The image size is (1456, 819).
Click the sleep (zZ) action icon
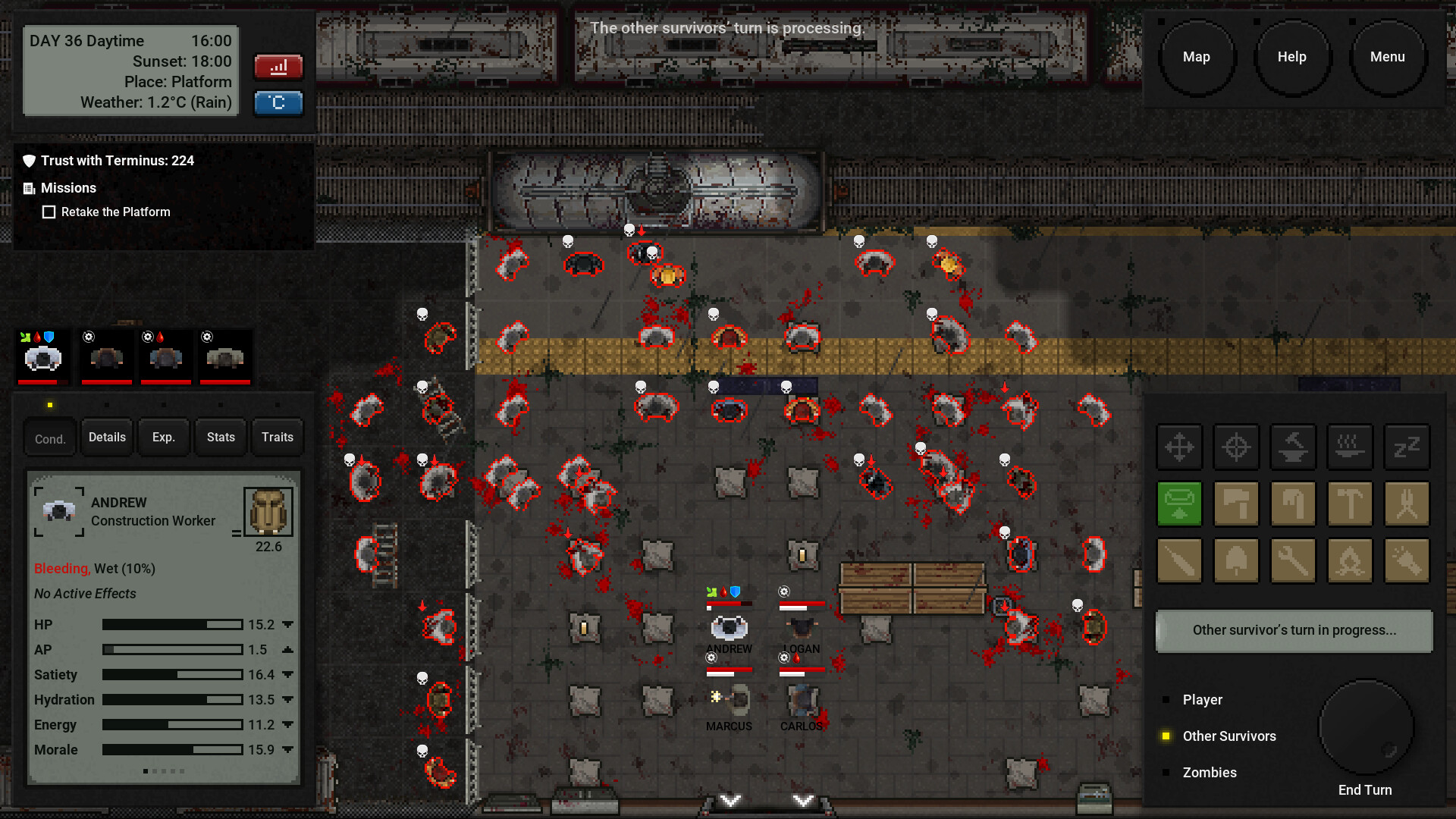click(1407, 447)
